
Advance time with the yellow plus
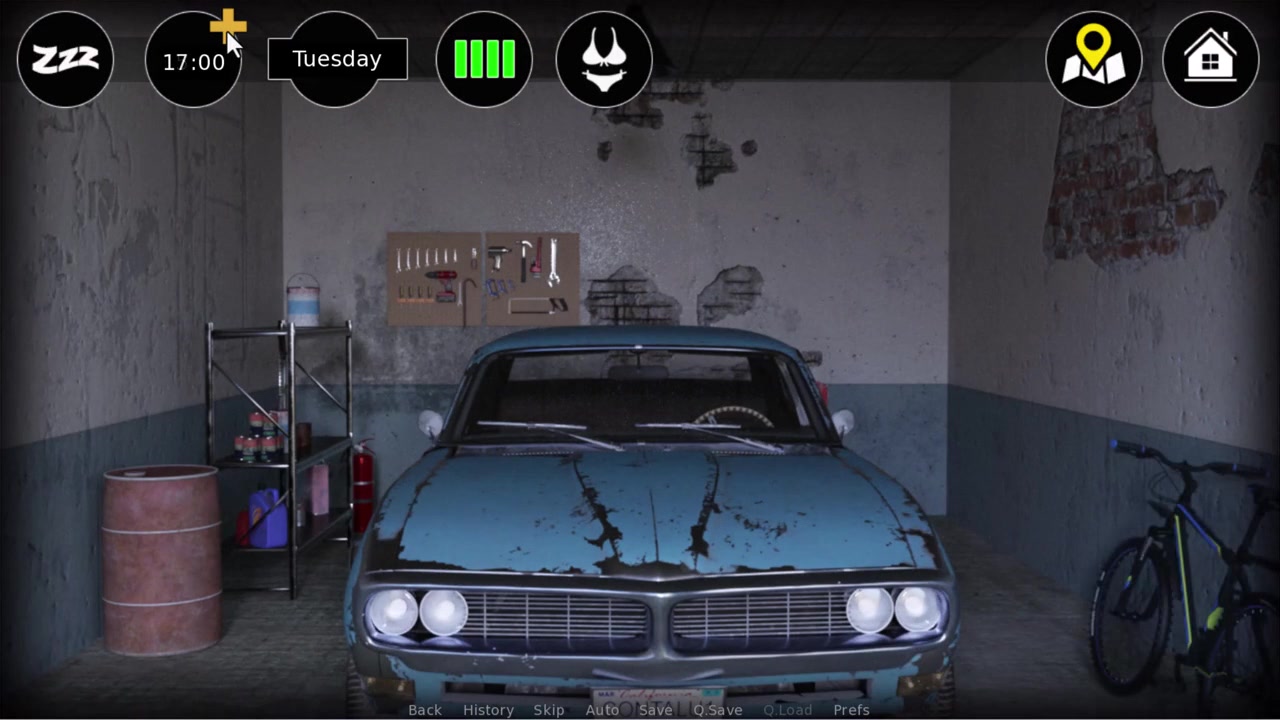(x=228, y=26)
